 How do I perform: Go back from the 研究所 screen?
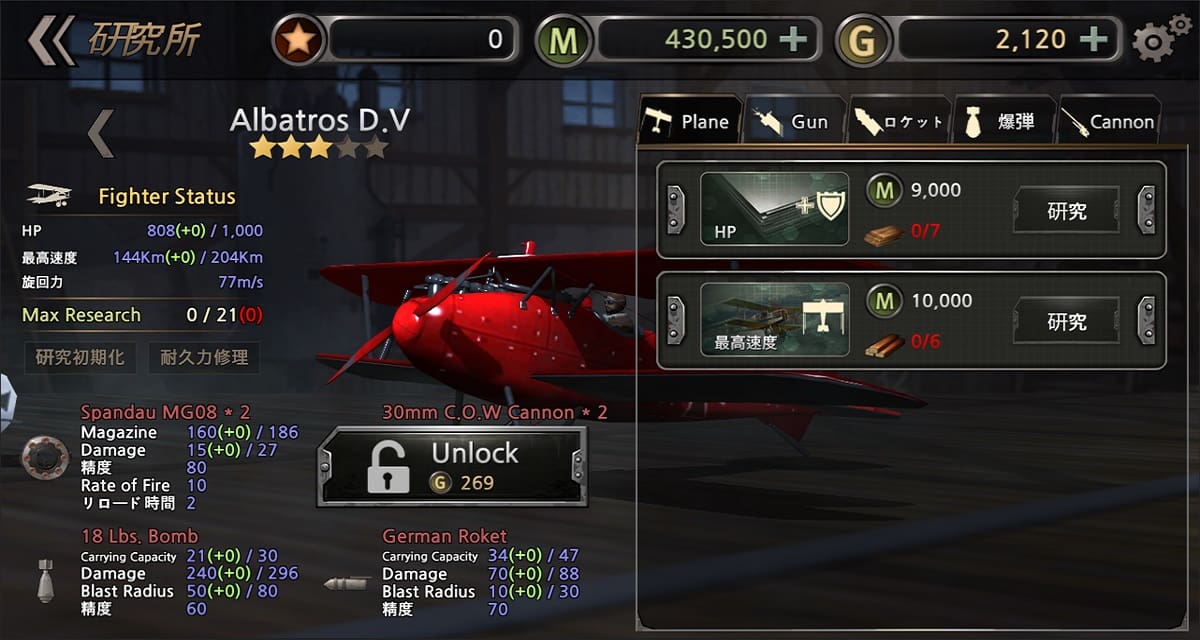50,40
